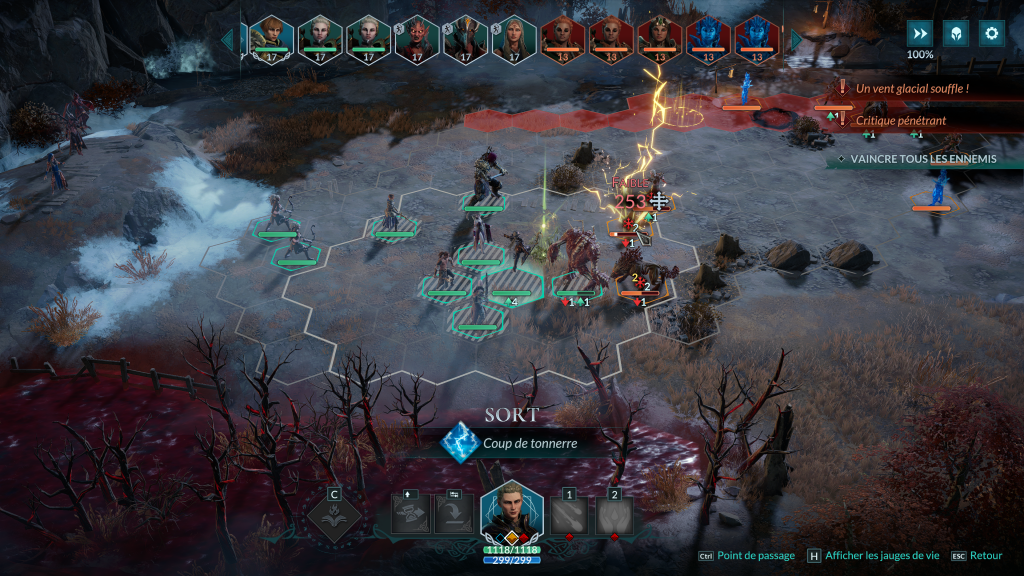Click the Coup de tonnerre spell icon

[x=460, y=441]
